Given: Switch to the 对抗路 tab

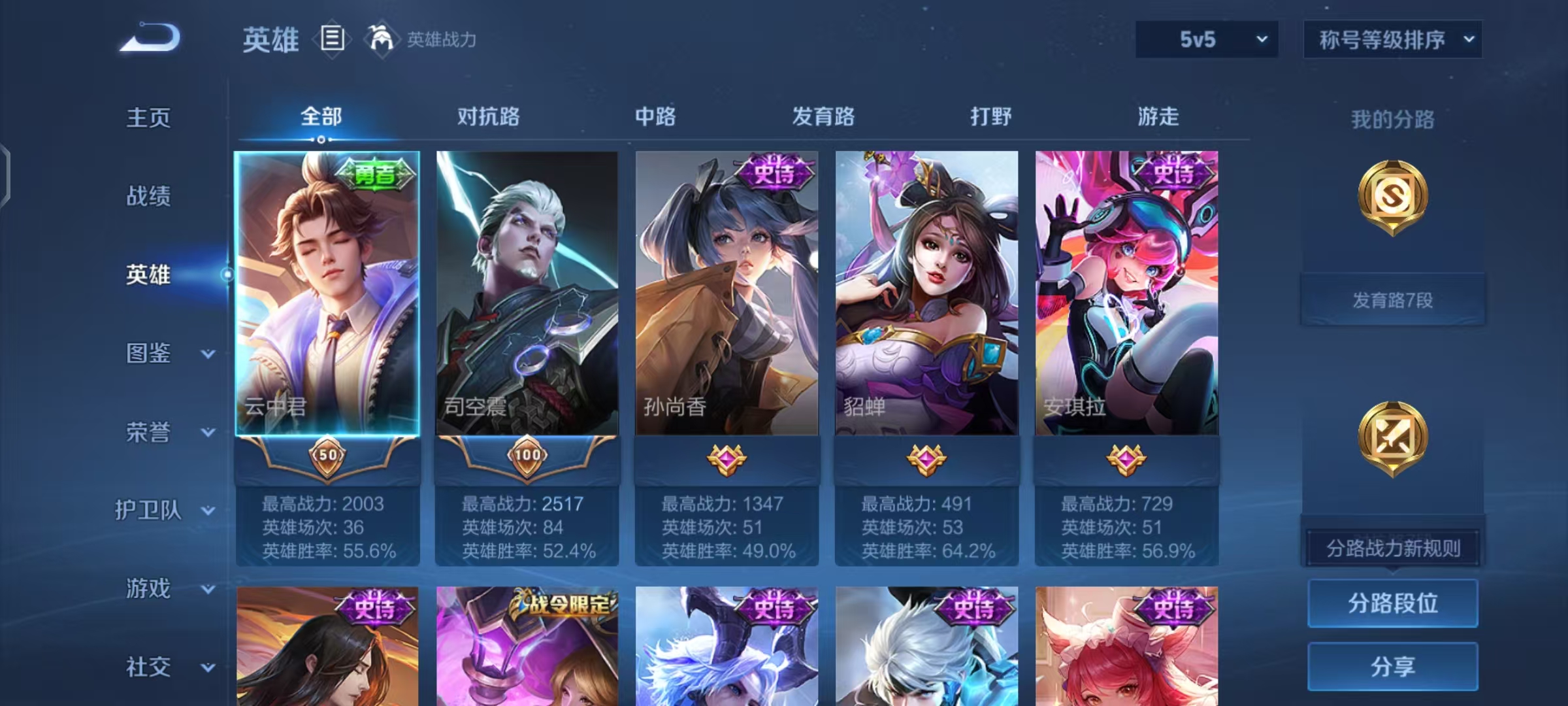Looking at the screenshot, I should [489, 116].
